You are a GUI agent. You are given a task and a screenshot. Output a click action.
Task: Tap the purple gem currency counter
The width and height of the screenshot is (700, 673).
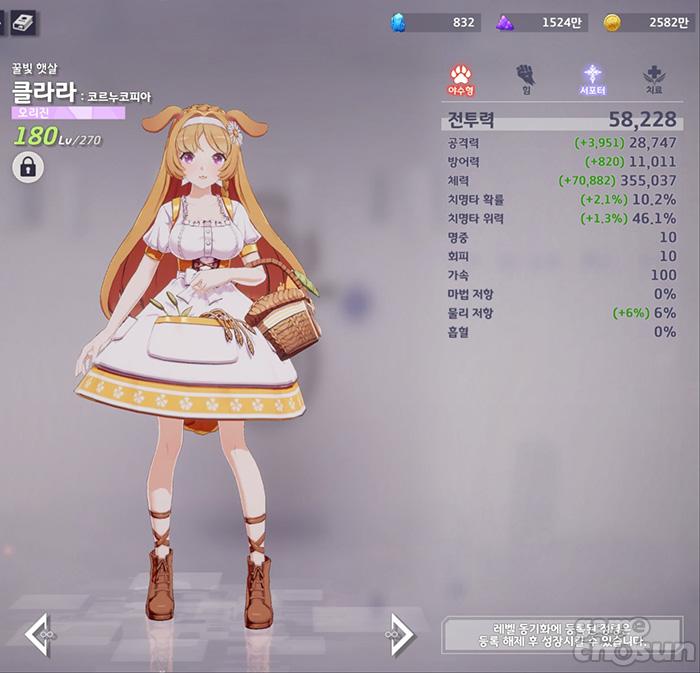pyautogui.click(x=541, y=22)
